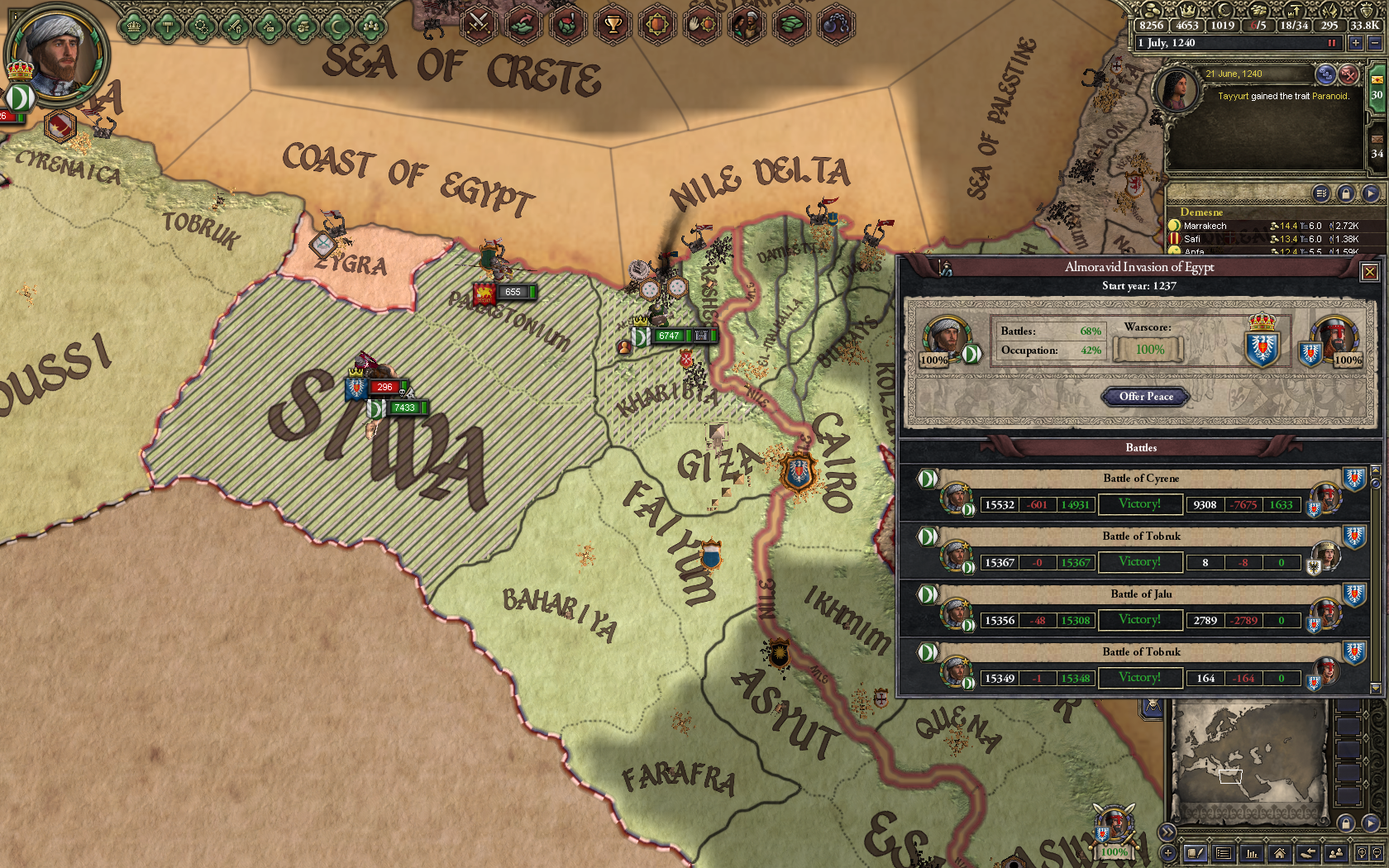This screenshot has height=868, width=1389.
Task: Click the plus expander left of the minimap
Action: (x=1169, y=852)
